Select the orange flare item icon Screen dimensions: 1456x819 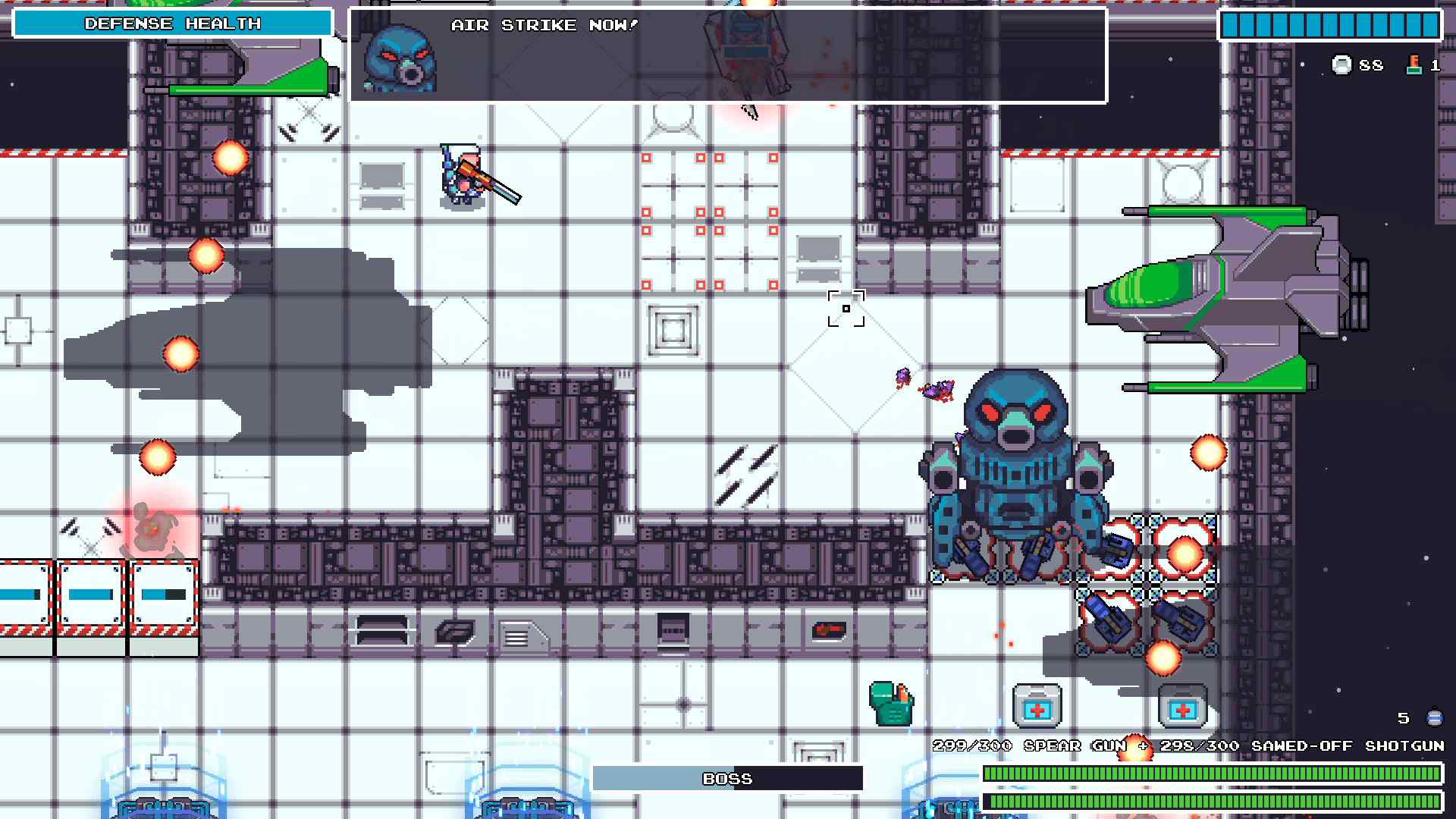(1414, 64)
